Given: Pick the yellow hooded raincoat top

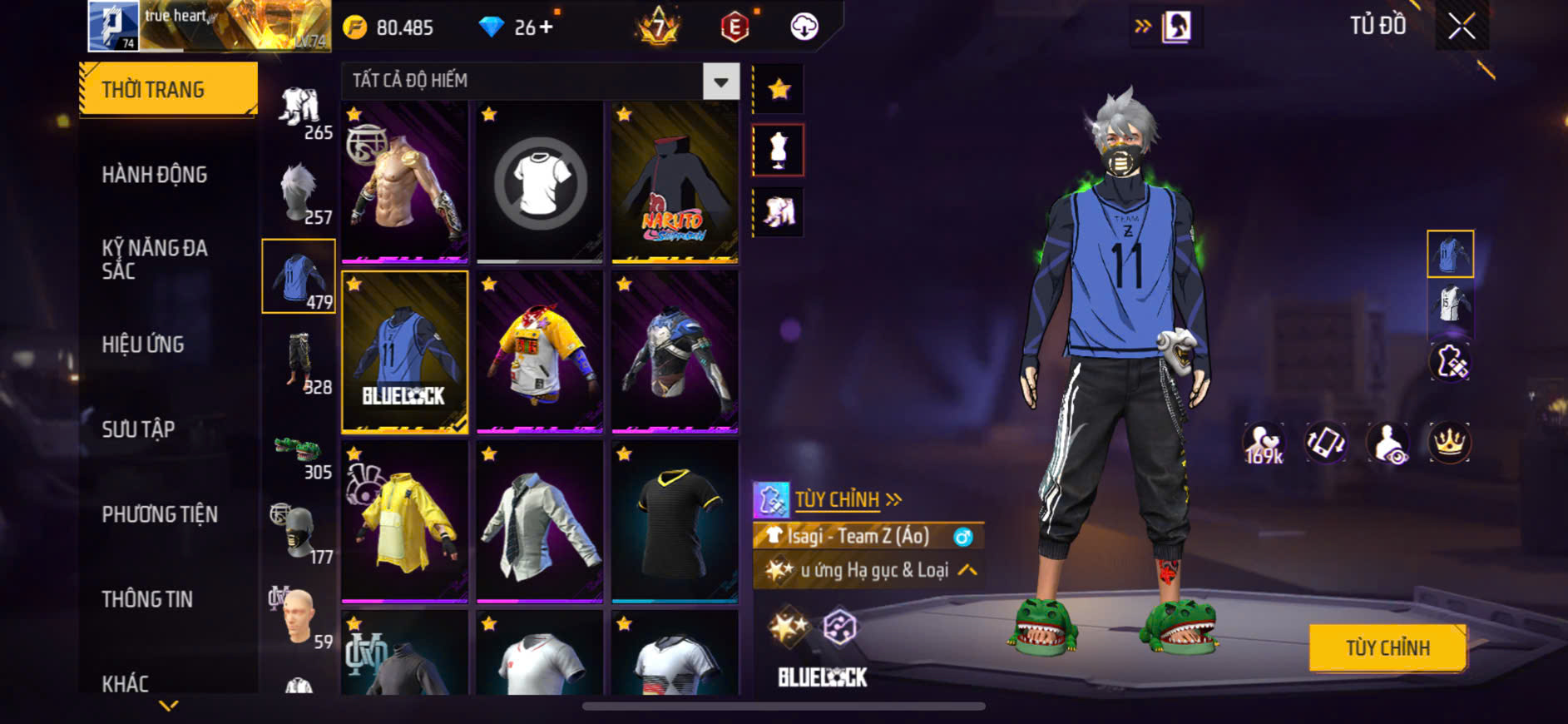Looking at the screenshot, I should 404,521.
